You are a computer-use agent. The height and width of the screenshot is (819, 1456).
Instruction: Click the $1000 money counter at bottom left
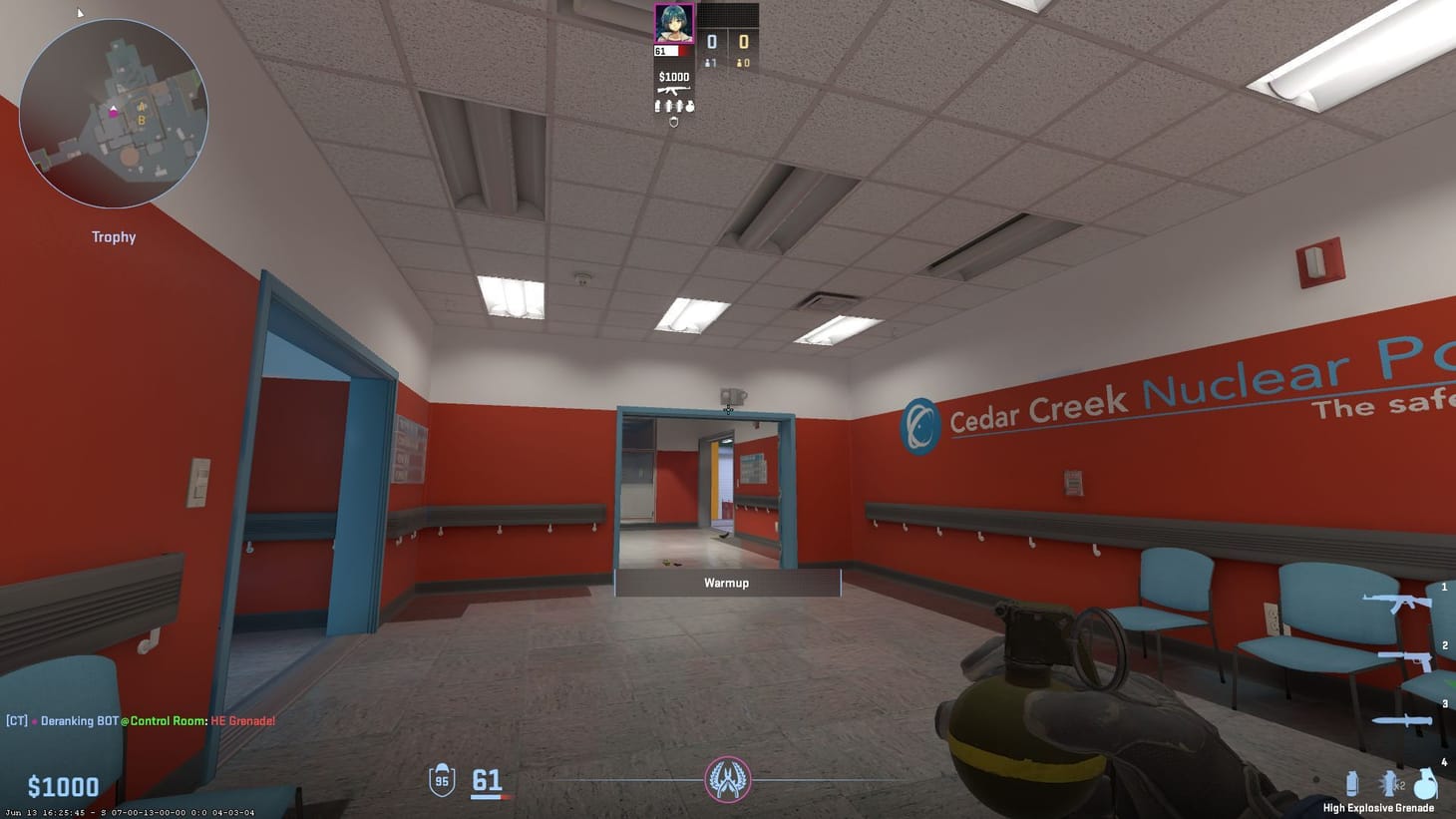tap(63, 787)
